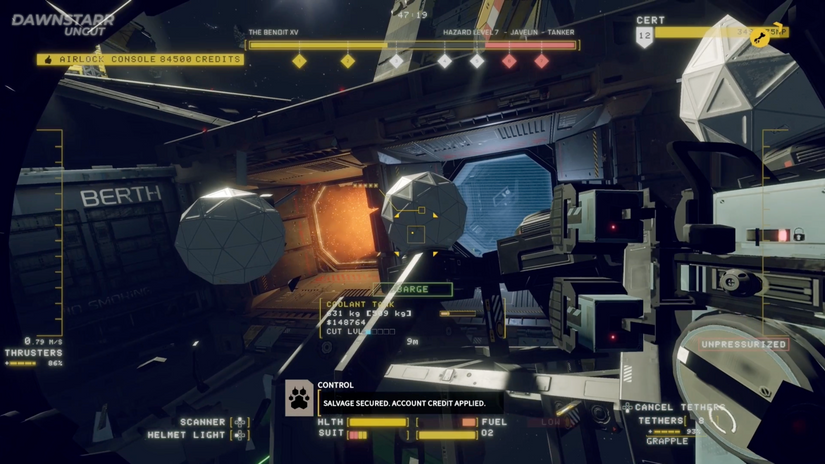The image size is (825, 464).
Task: Click the yellow wrench icon beside the Cert bar
Action: 761,38
